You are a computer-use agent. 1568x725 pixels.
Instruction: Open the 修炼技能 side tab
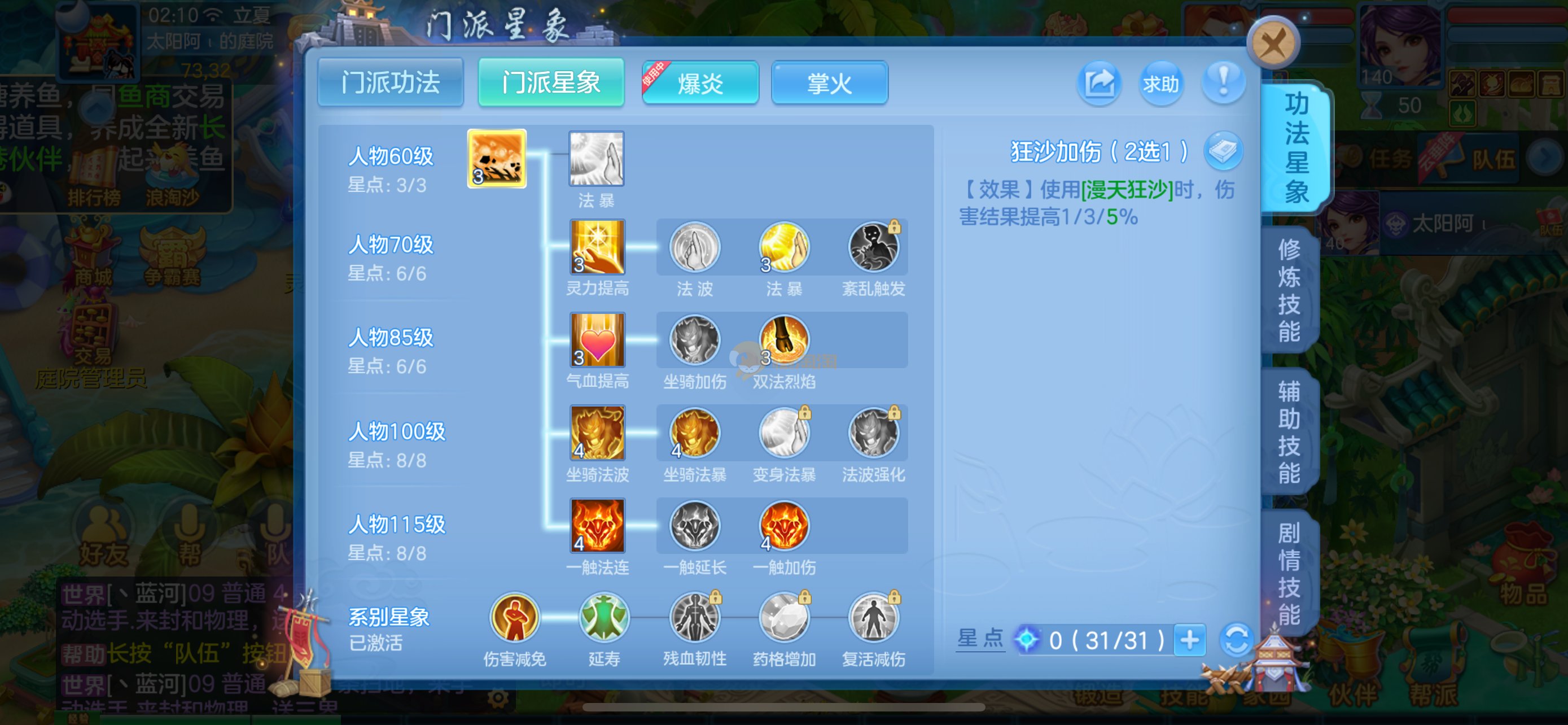click(1289, 290)
